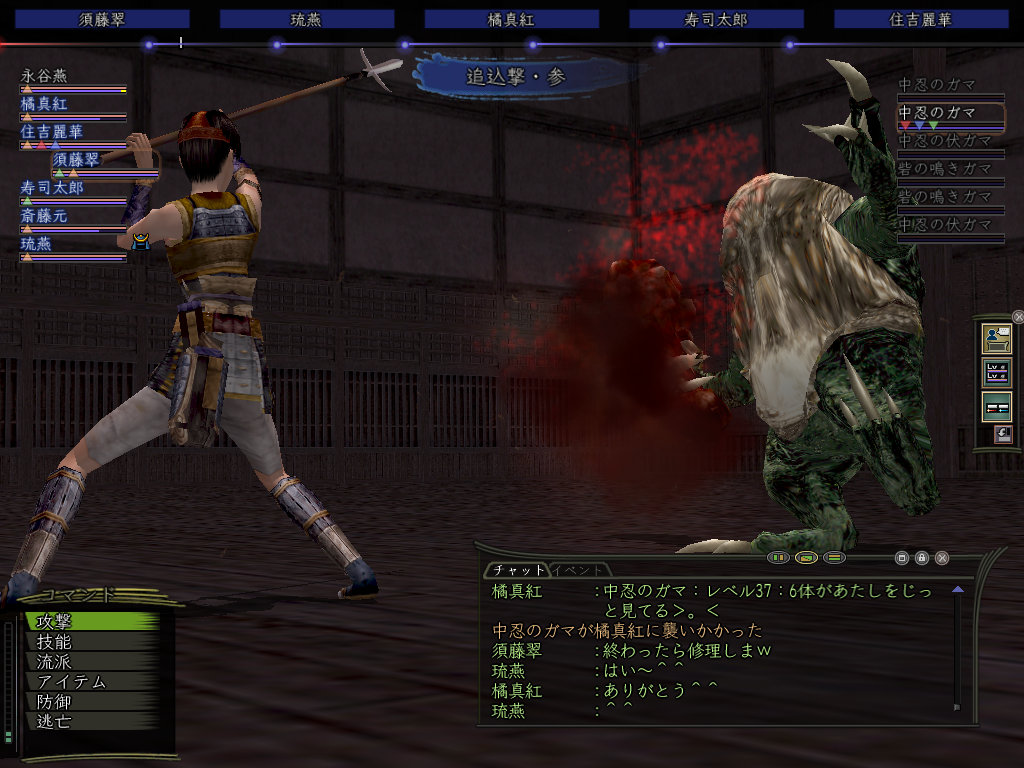
Task: Open the 流派 school command
Action: [90, 662]
